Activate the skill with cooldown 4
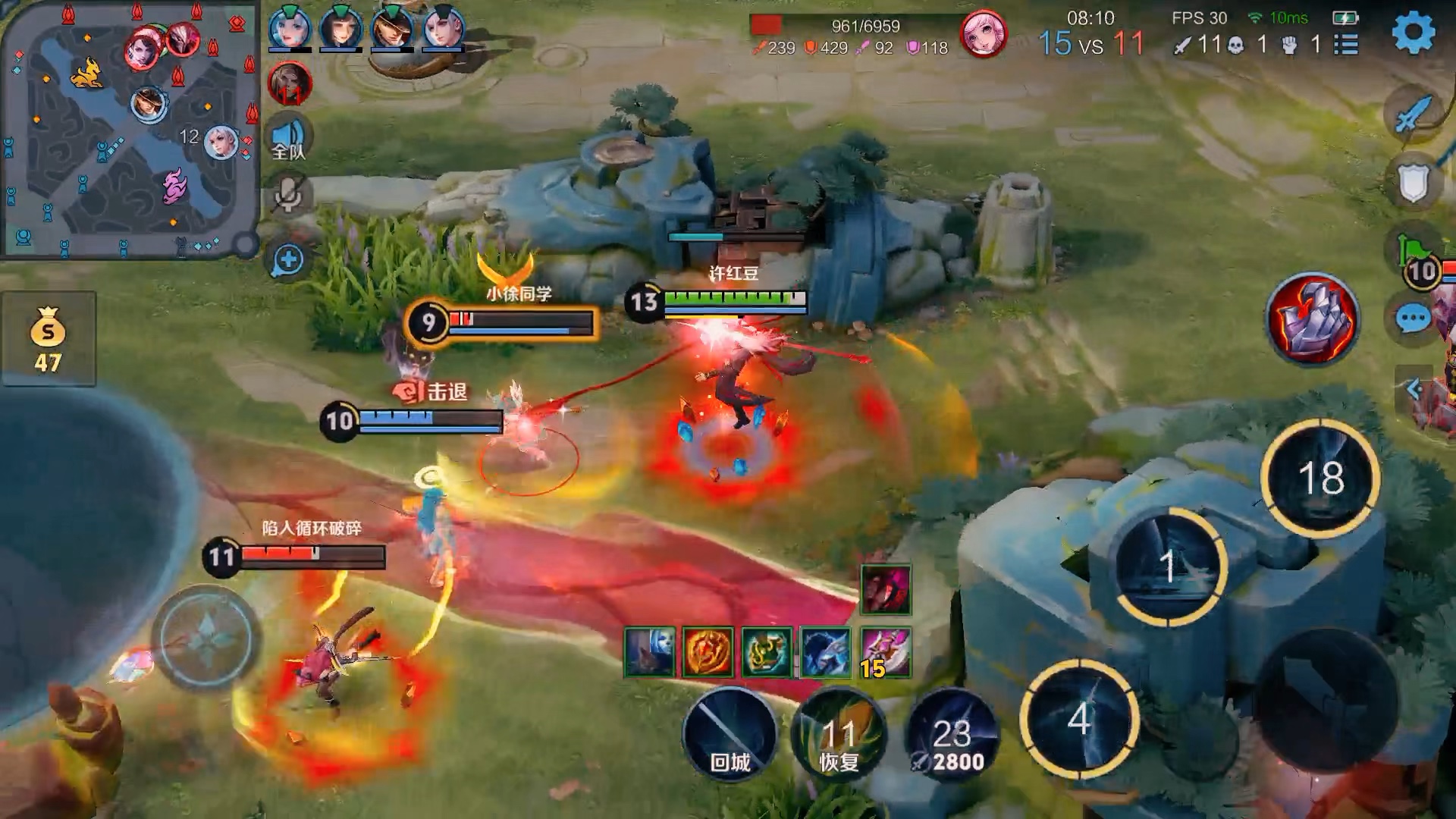Viewport: 1456px width, 819px height. pos(1079,718)
